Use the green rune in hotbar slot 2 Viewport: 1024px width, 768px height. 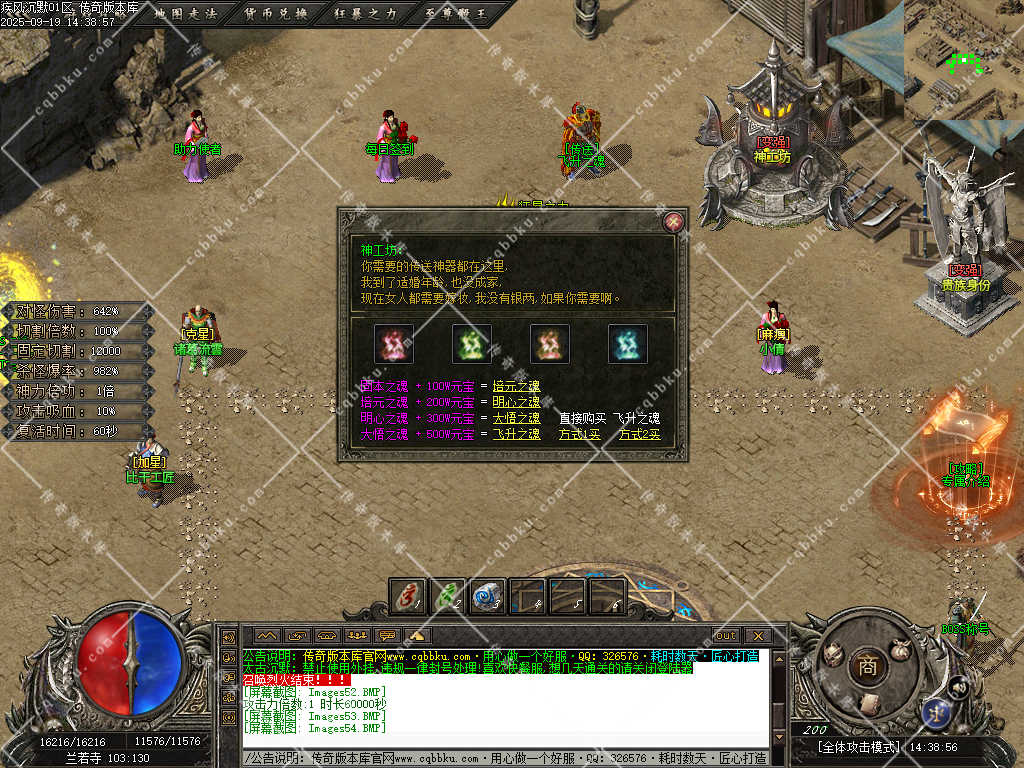(447, 596)
